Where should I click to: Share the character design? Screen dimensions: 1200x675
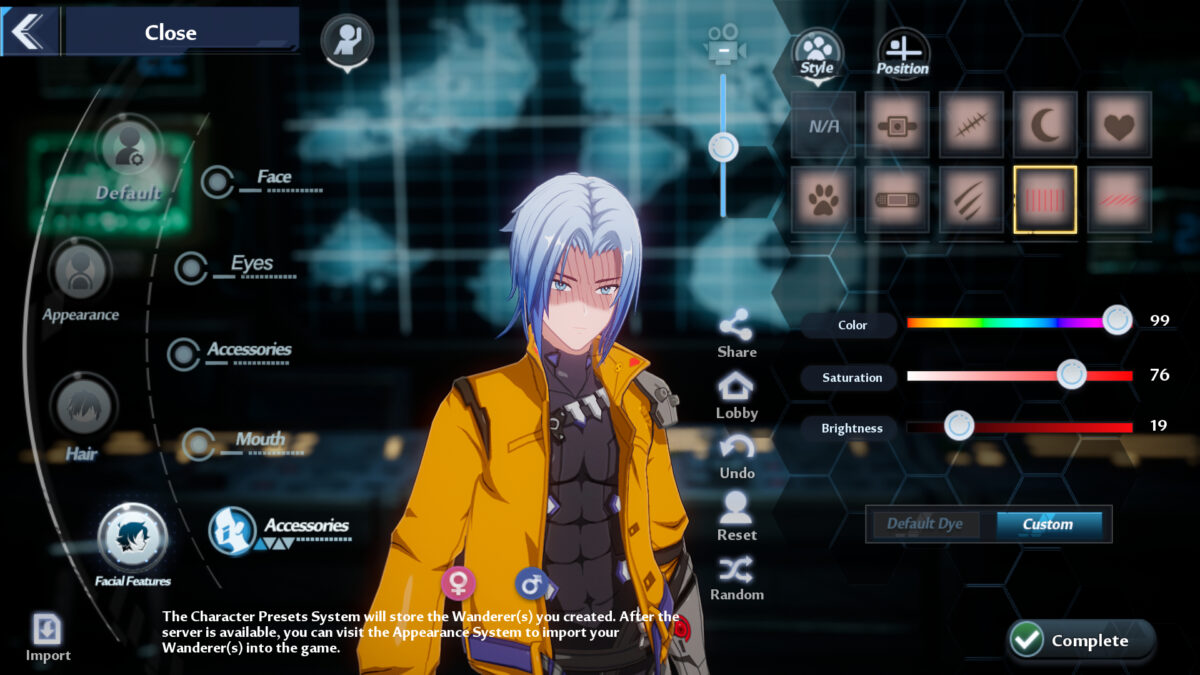(736, 333)
